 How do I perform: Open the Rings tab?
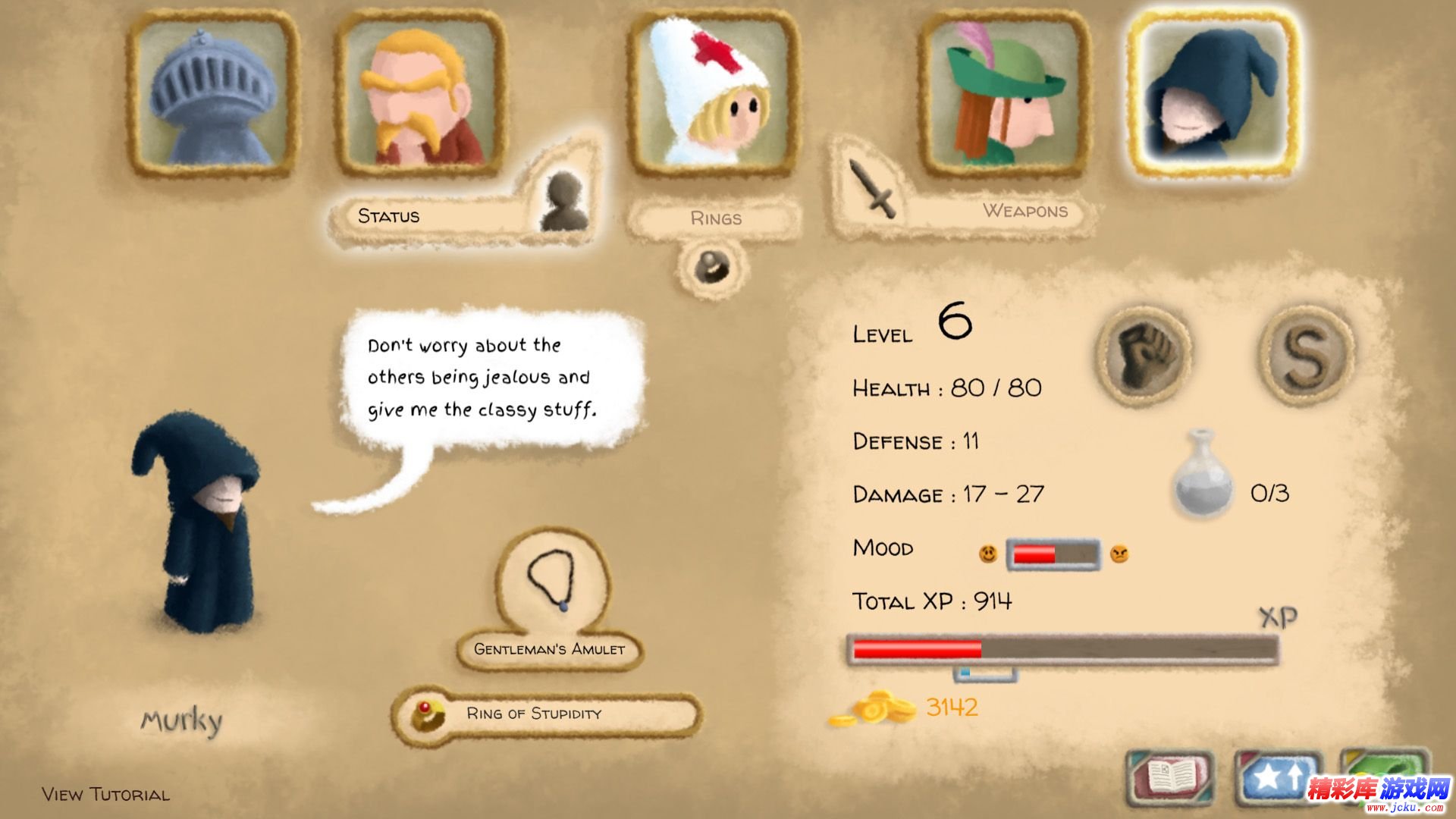[715, 218]
